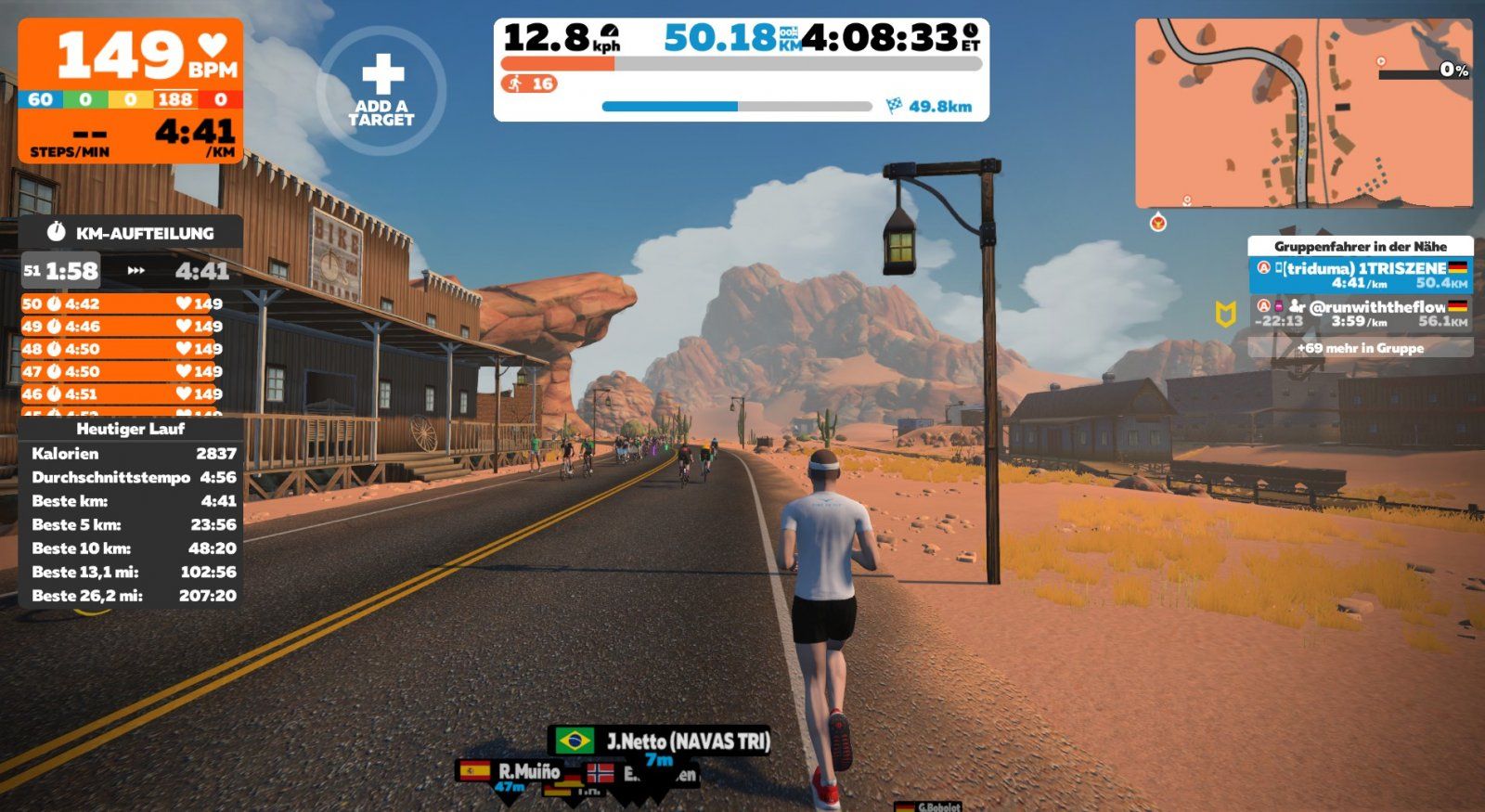Viewport: 1485px width, 812px height.
Task: Select J.Netto (NAVAS TRI) name tag
Action: [660, 741]
